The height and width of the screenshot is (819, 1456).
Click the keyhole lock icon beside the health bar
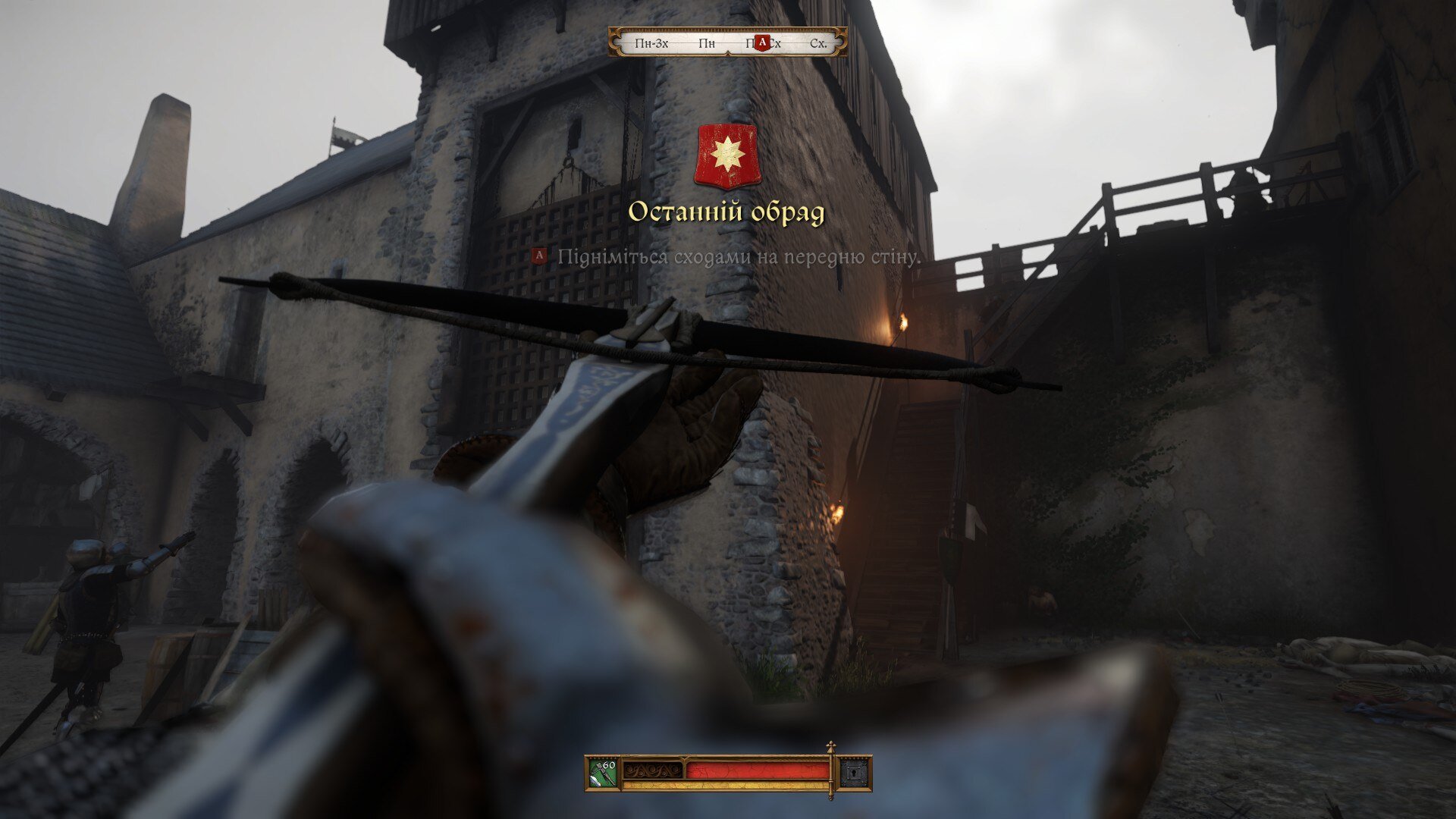point(855,773)
